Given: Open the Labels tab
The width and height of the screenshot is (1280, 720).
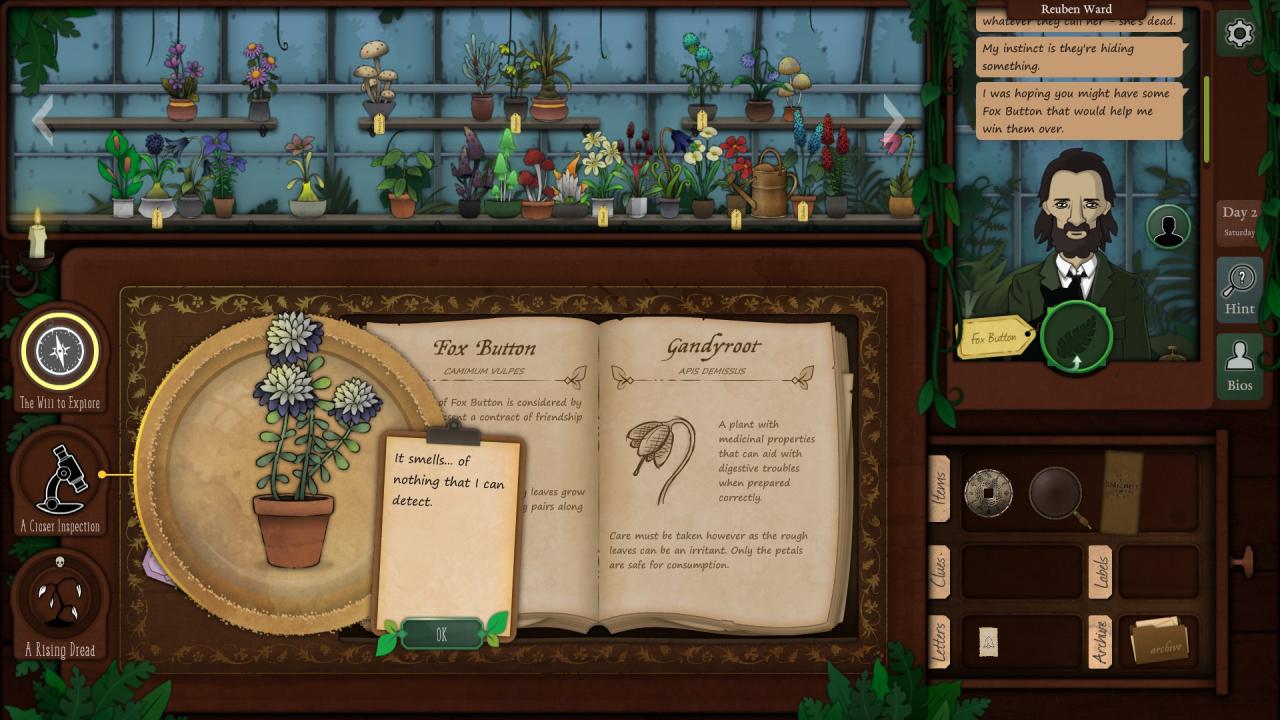Looking at the screenshot, I should (x=1100, y=572).
